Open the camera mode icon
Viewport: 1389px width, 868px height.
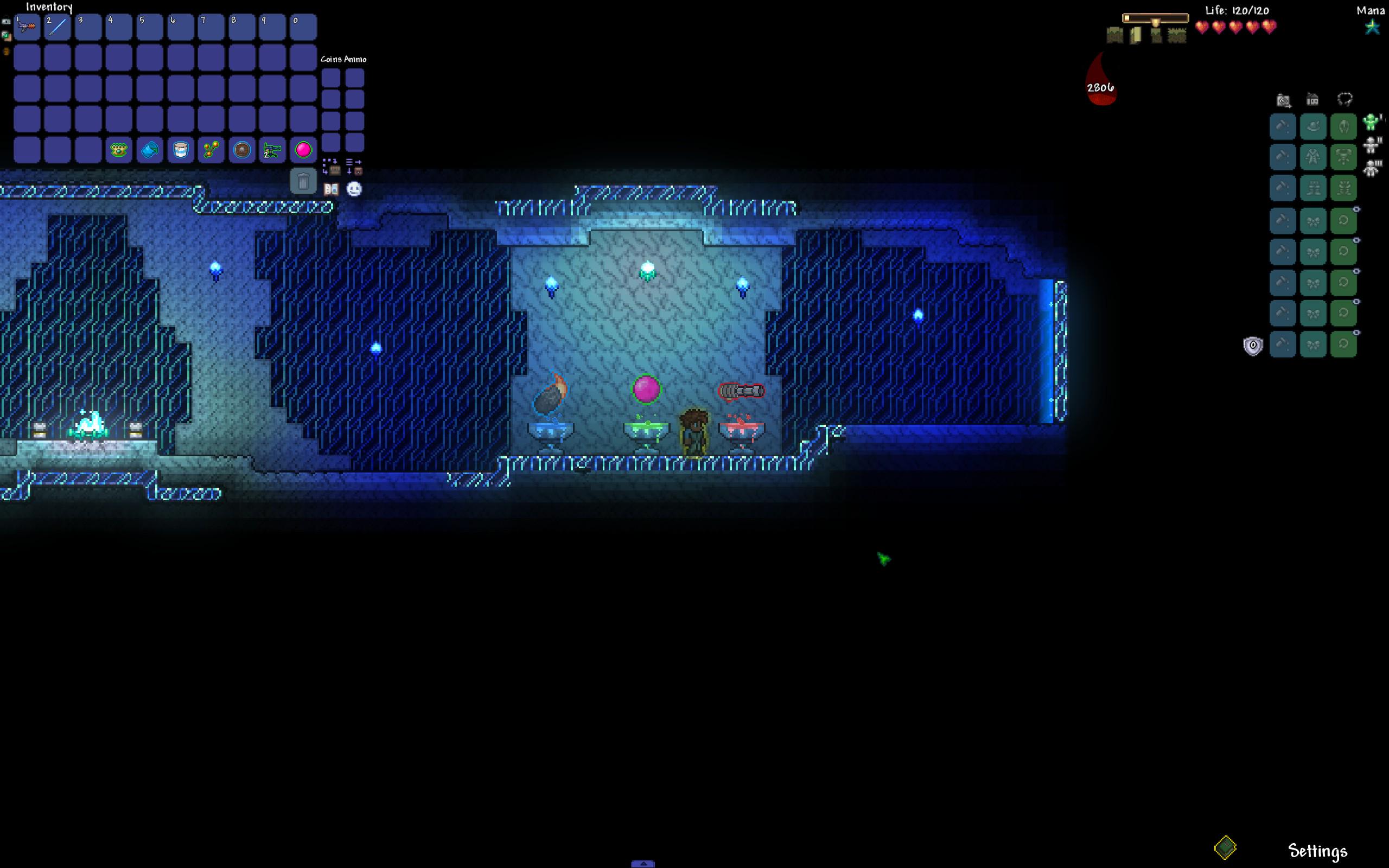pos(1283,100)
